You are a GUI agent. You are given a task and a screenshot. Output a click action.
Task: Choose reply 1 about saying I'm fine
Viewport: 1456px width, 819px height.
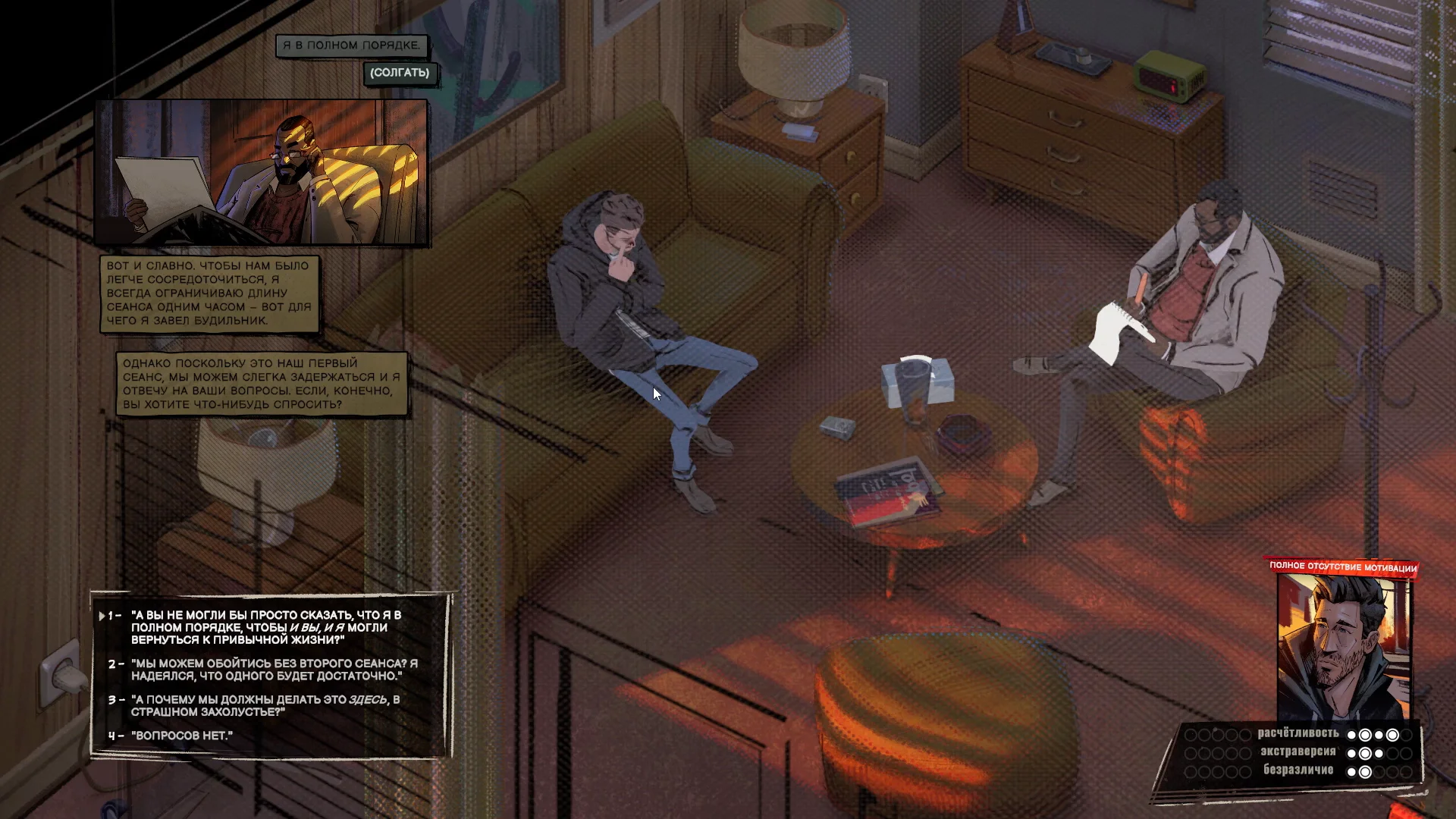tap(265, 627)
